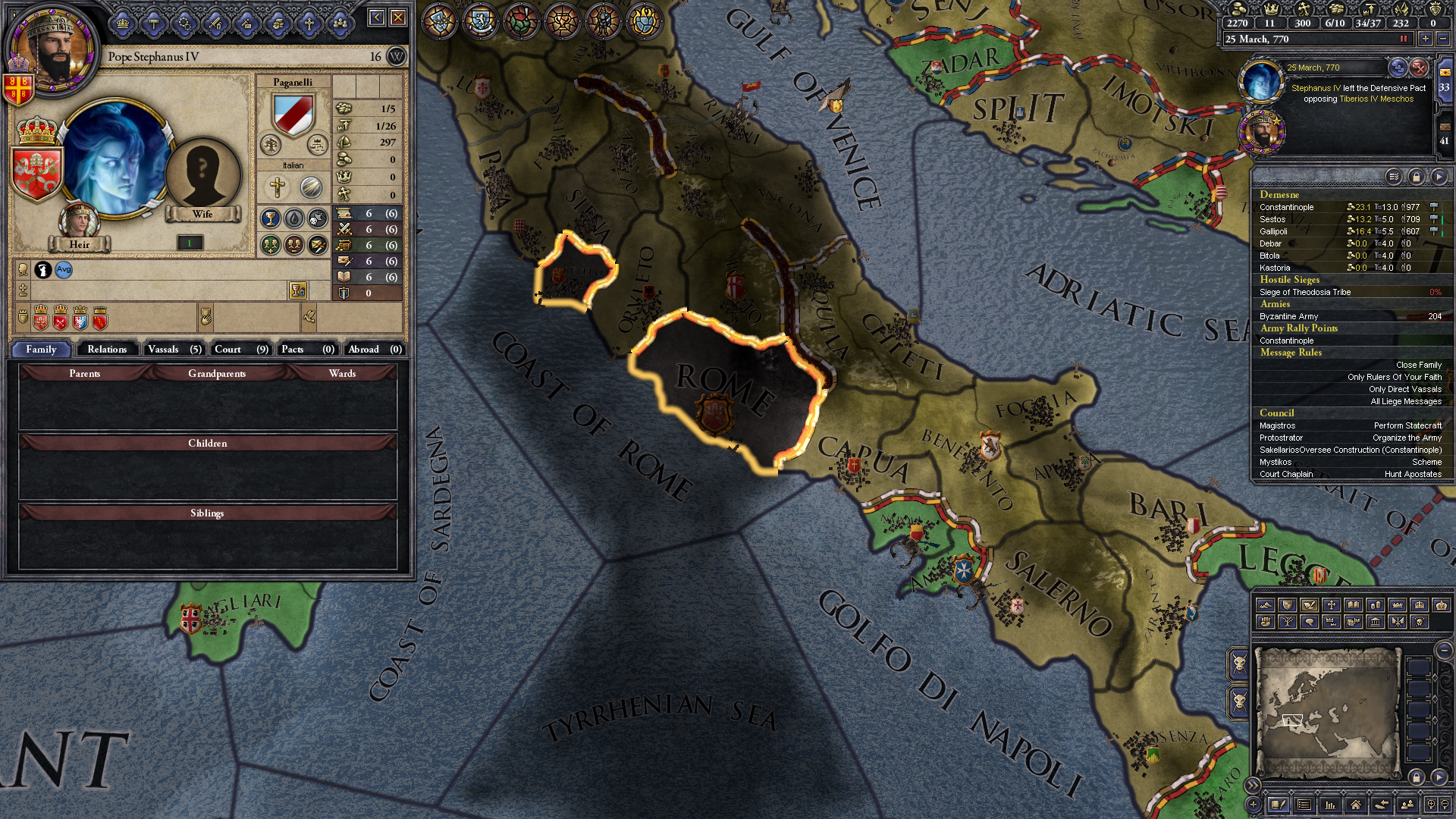This screenshot has width=1456, height=819.
Task: Open the Council screen with three-figure icon
Action: point(340,23)
